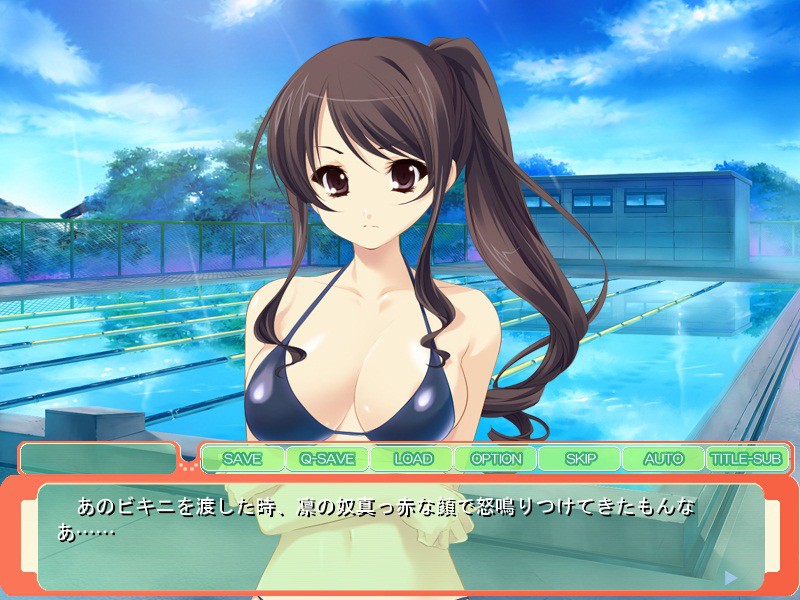Quick-save with the Q-SAVE button

[327, 459]
